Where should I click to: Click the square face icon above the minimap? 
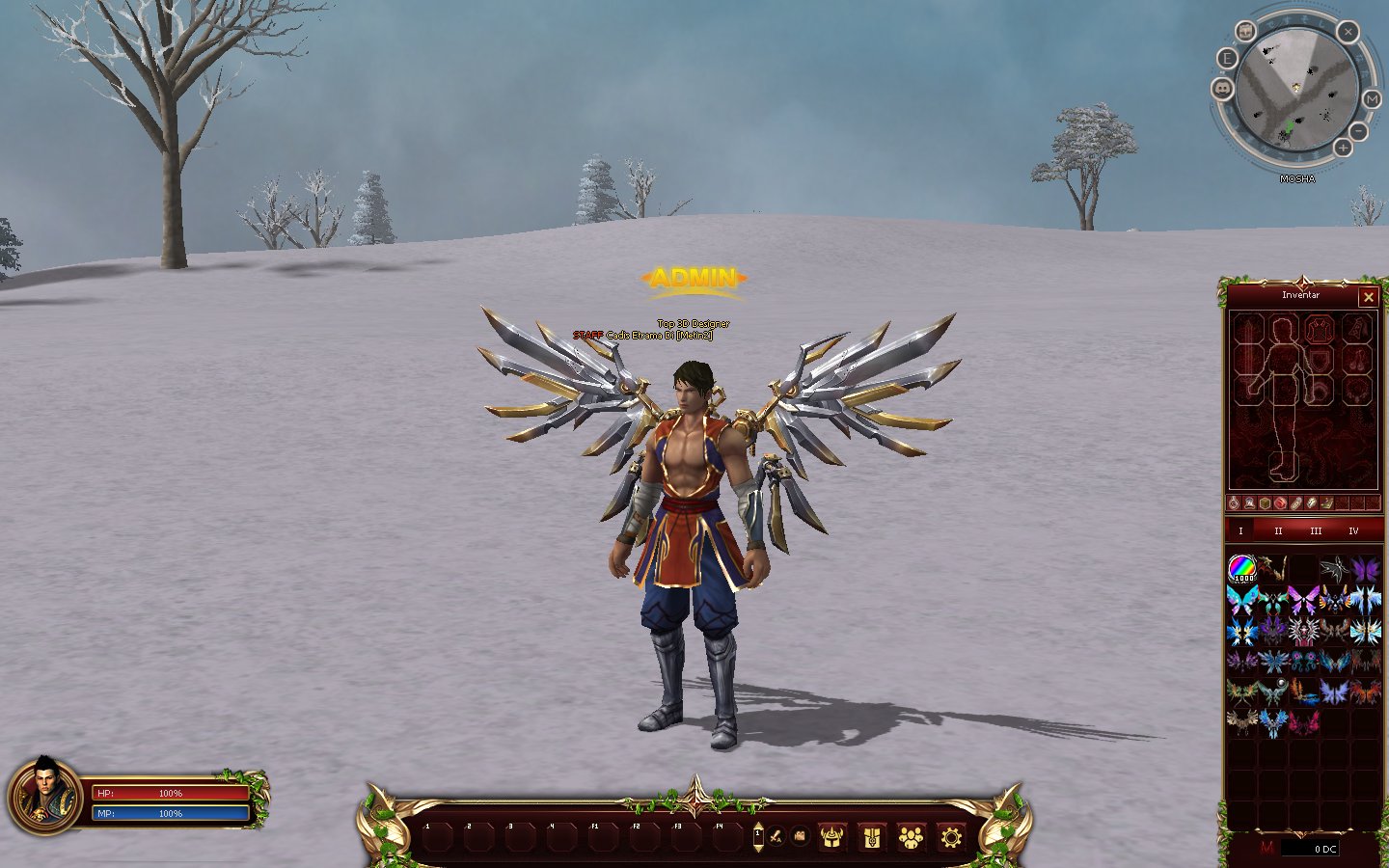point(1246,32)
